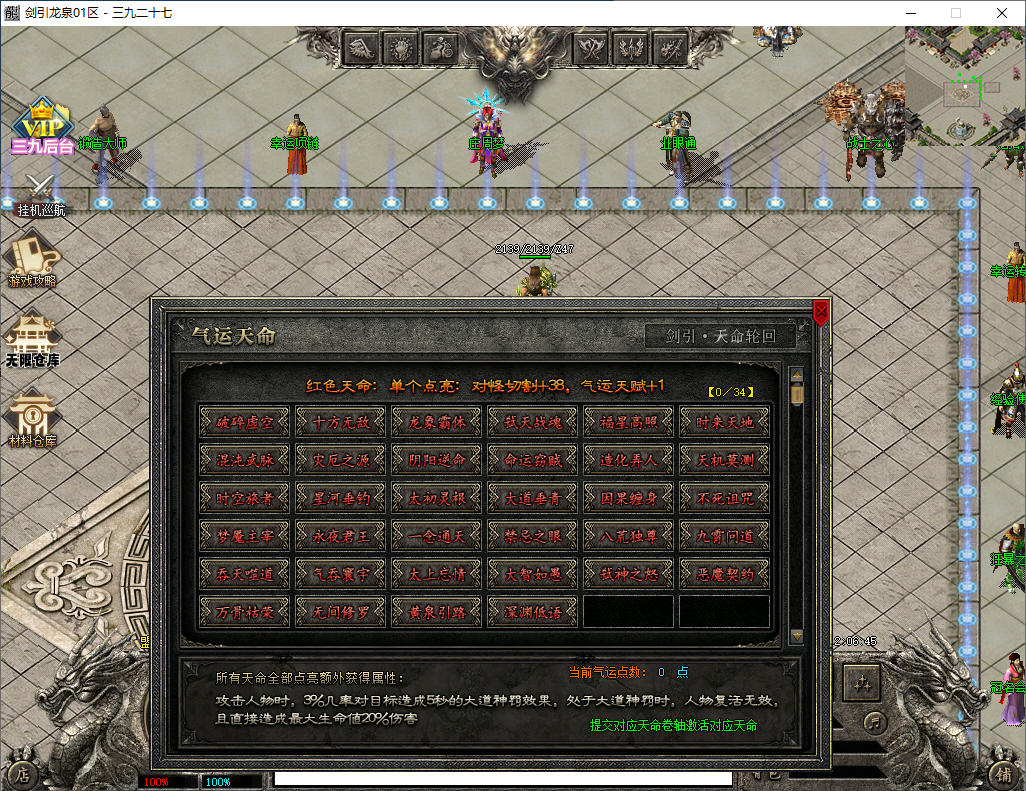Select the 天机莫测 destiny button
This screenshot has height=791, width=1026.
click(x=725, y=460)
